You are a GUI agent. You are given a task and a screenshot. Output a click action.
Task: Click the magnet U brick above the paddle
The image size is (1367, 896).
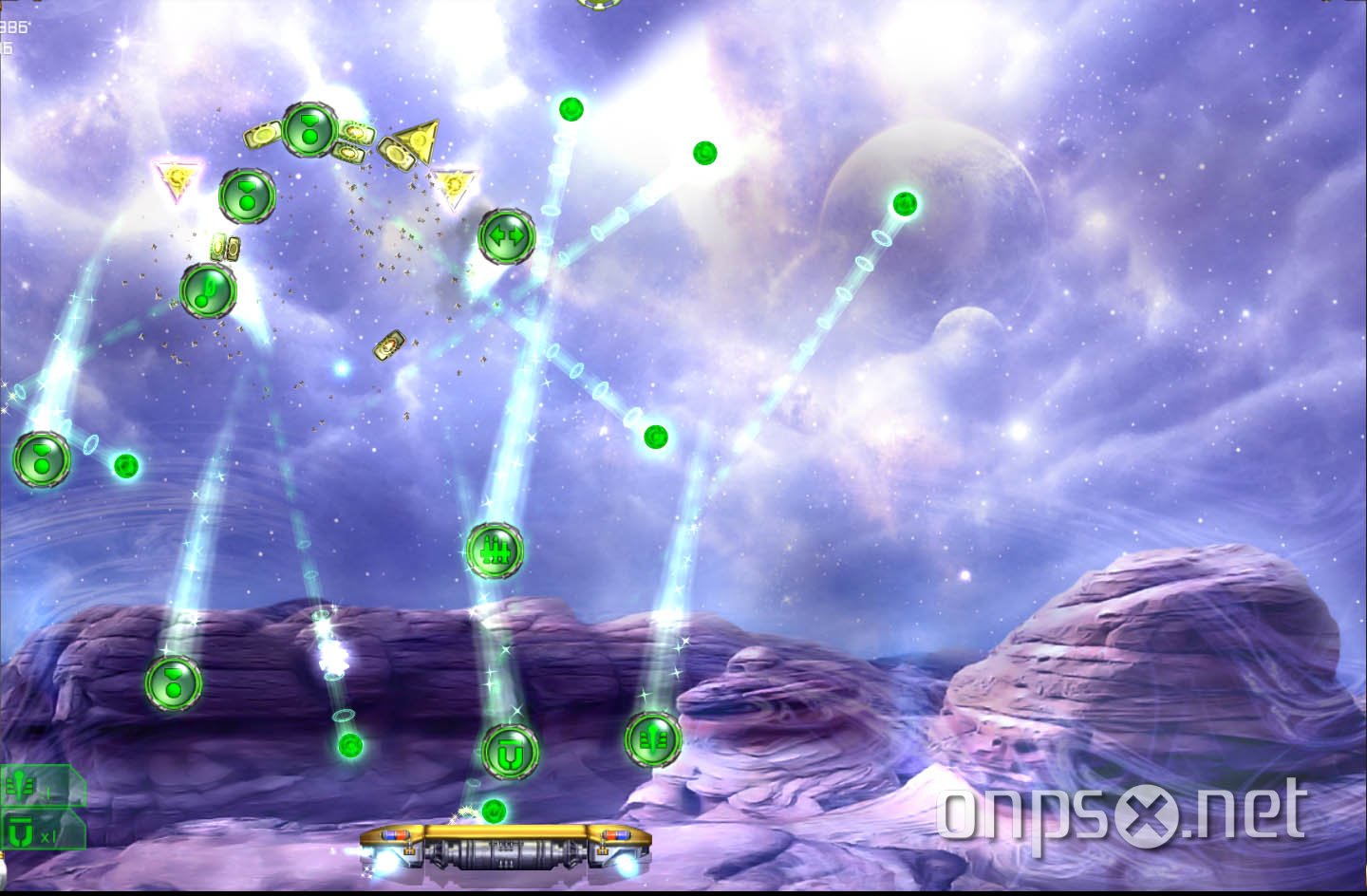(508, 752)
